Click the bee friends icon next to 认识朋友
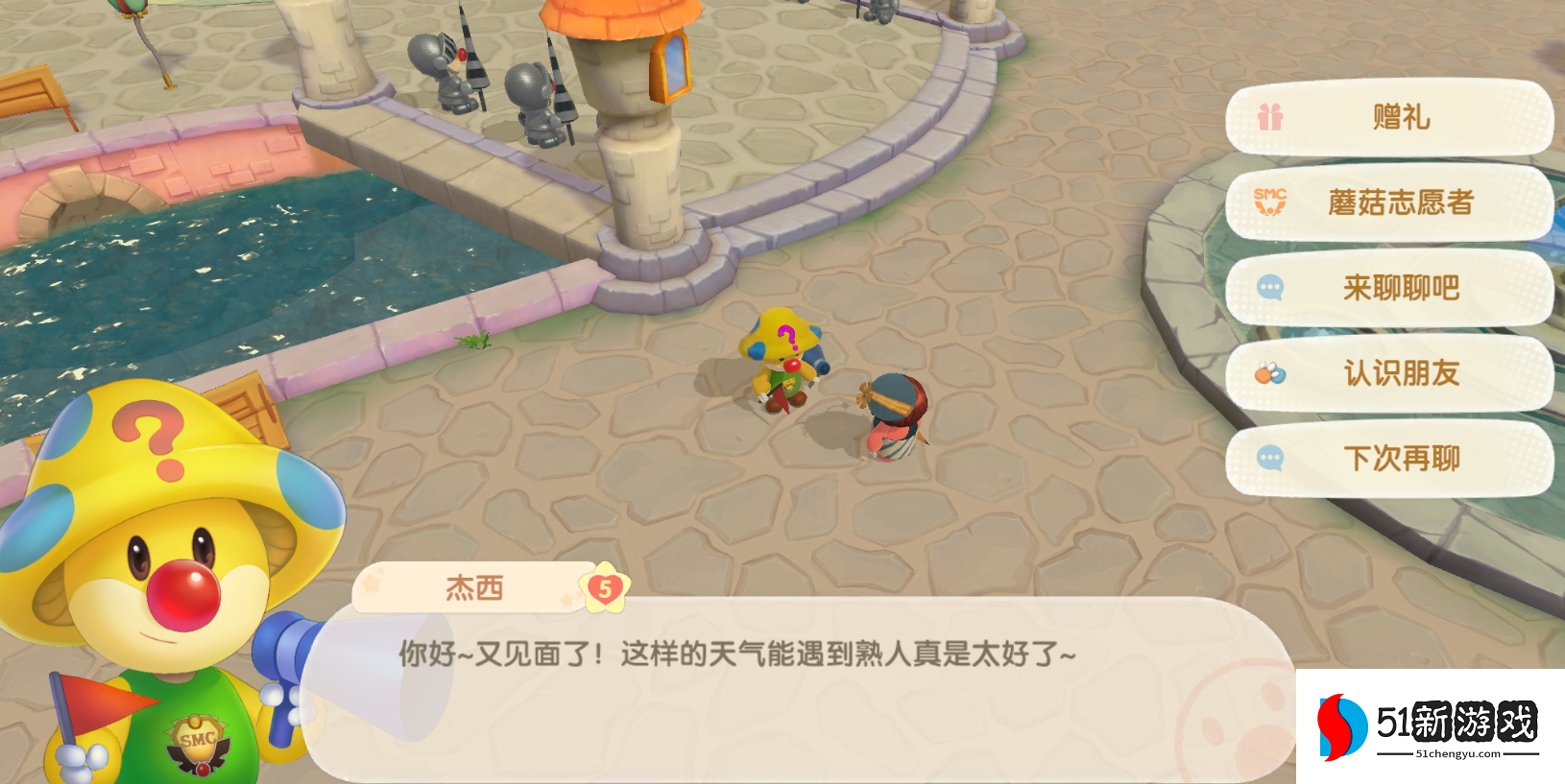The height and width of the screenshot is (784, 1565). click(1269, 374)
